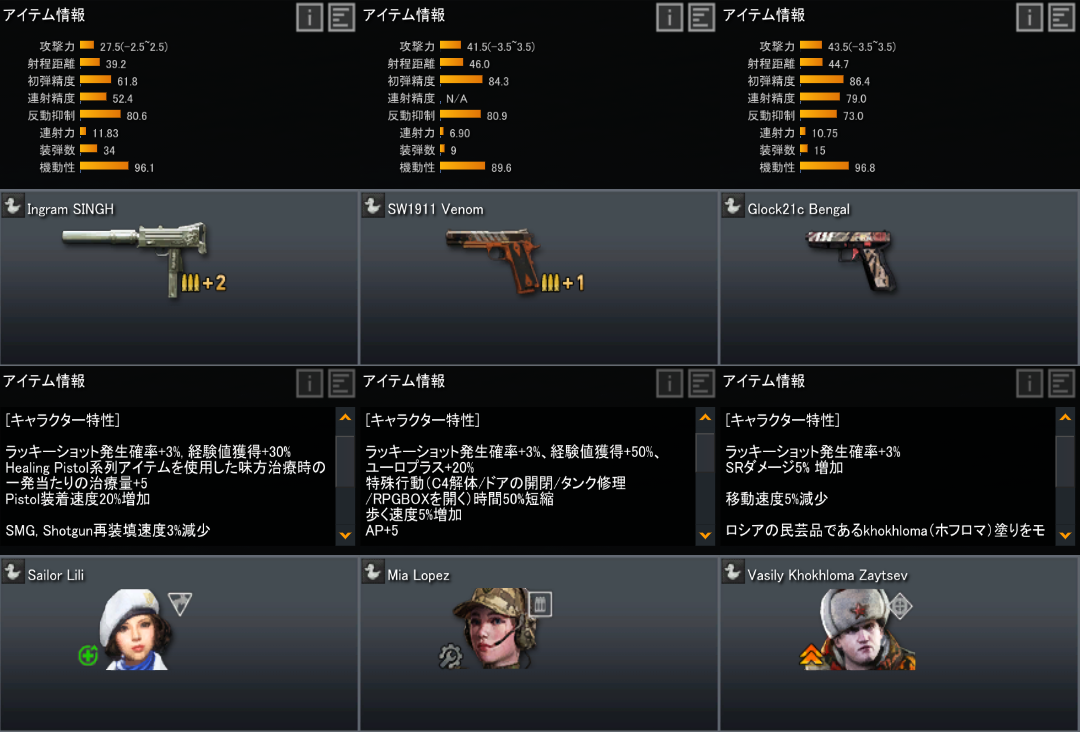The height and width of the screenshot is (732, 1080).
Task: Click the info icon above Mia Lopez's traits
Action: point(670,383)
